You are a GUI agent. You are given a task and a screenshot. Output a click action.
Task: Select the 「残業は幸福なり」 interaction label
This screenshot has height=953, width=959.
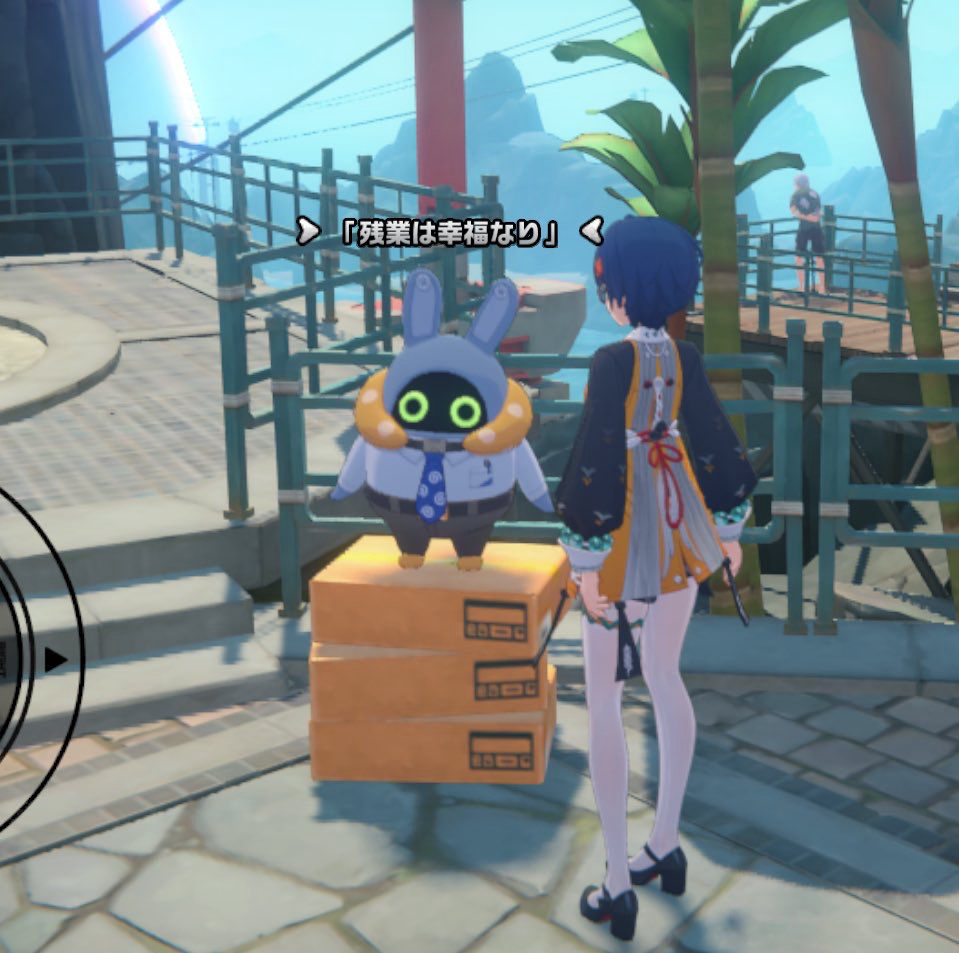pyautogui.click(x=449, y=233)
